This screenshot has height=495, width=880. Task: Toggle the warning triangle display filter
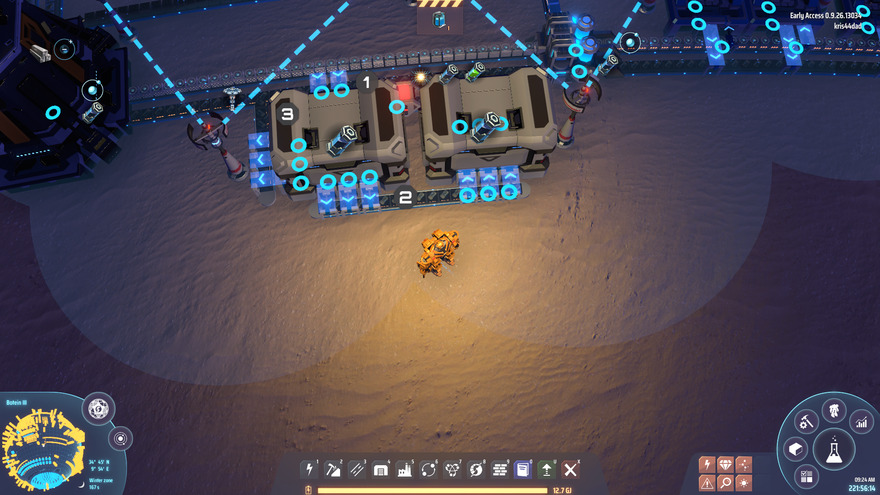(707, 483)
